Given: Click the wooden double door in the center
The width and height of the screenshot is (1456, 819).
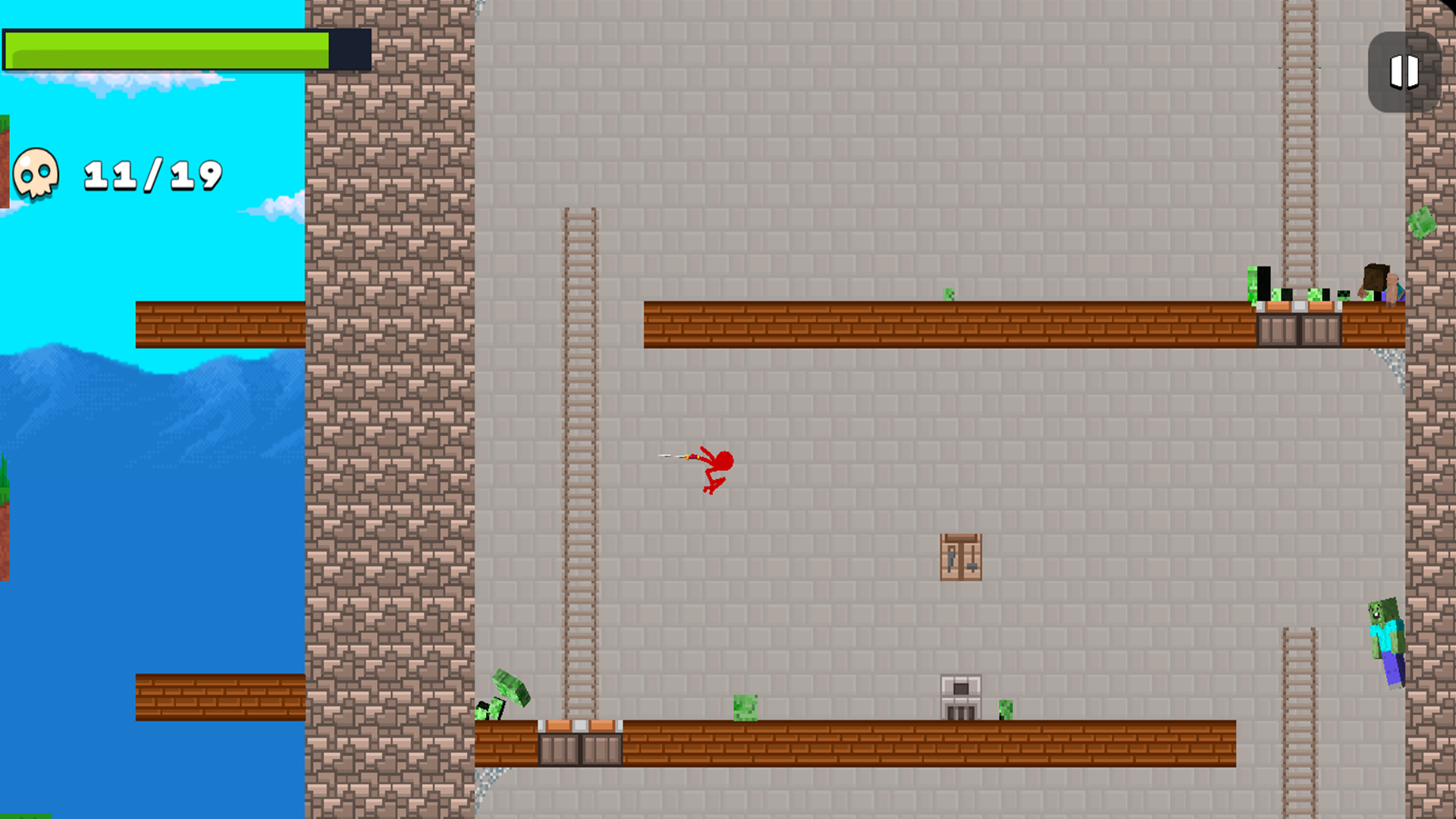Looking at the screenshot, I should coord(961,557).
